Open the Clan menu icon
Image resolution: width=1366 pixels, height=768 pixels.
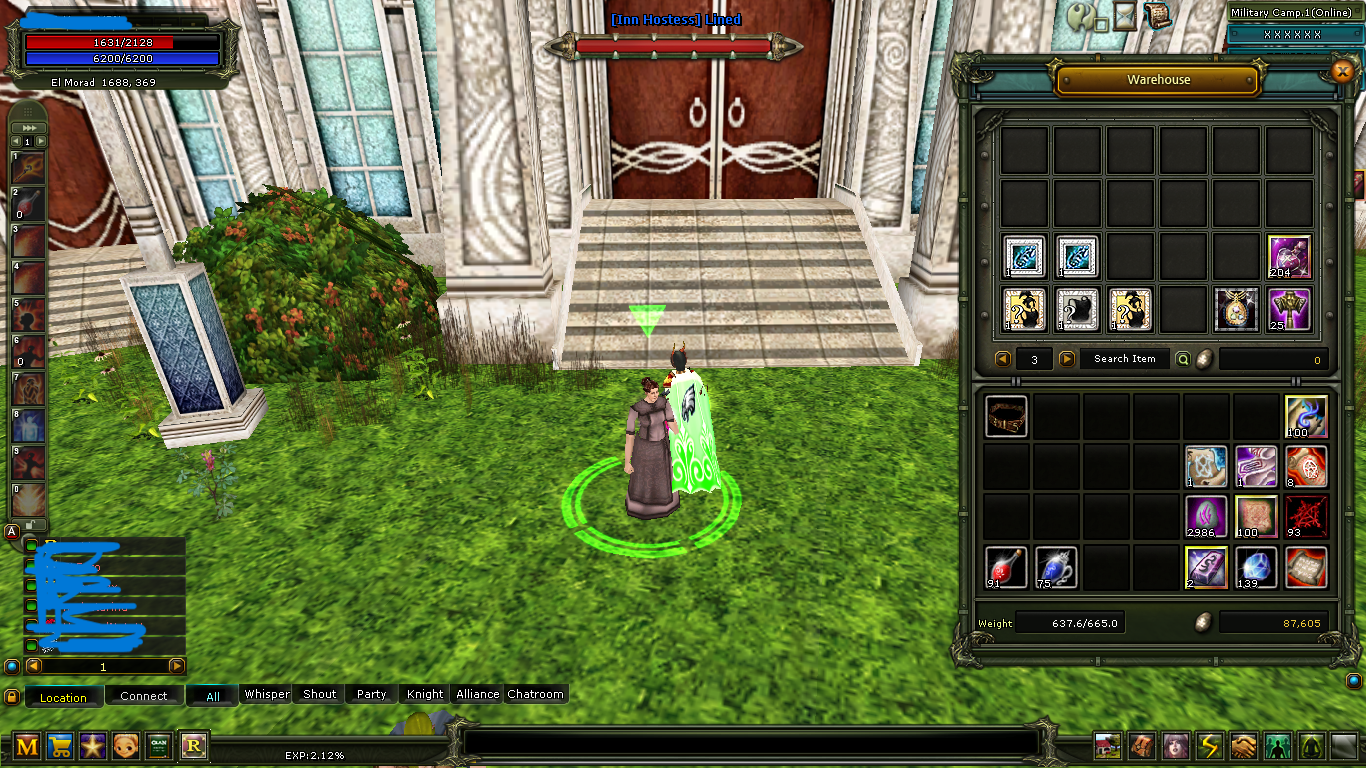159,746
